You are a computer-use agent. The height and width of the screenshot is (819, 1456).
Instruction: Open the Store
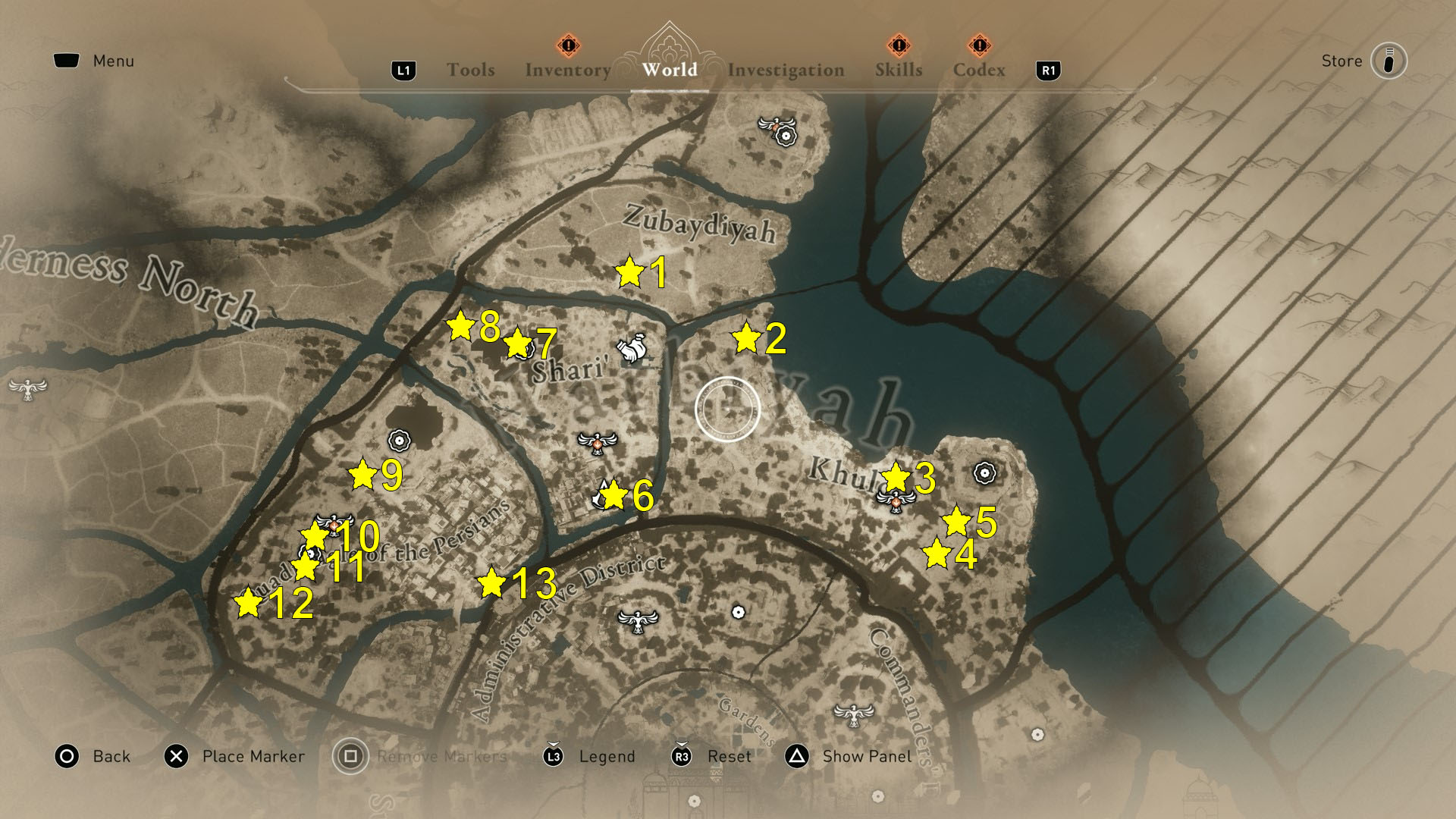(x=1341, y=61)
